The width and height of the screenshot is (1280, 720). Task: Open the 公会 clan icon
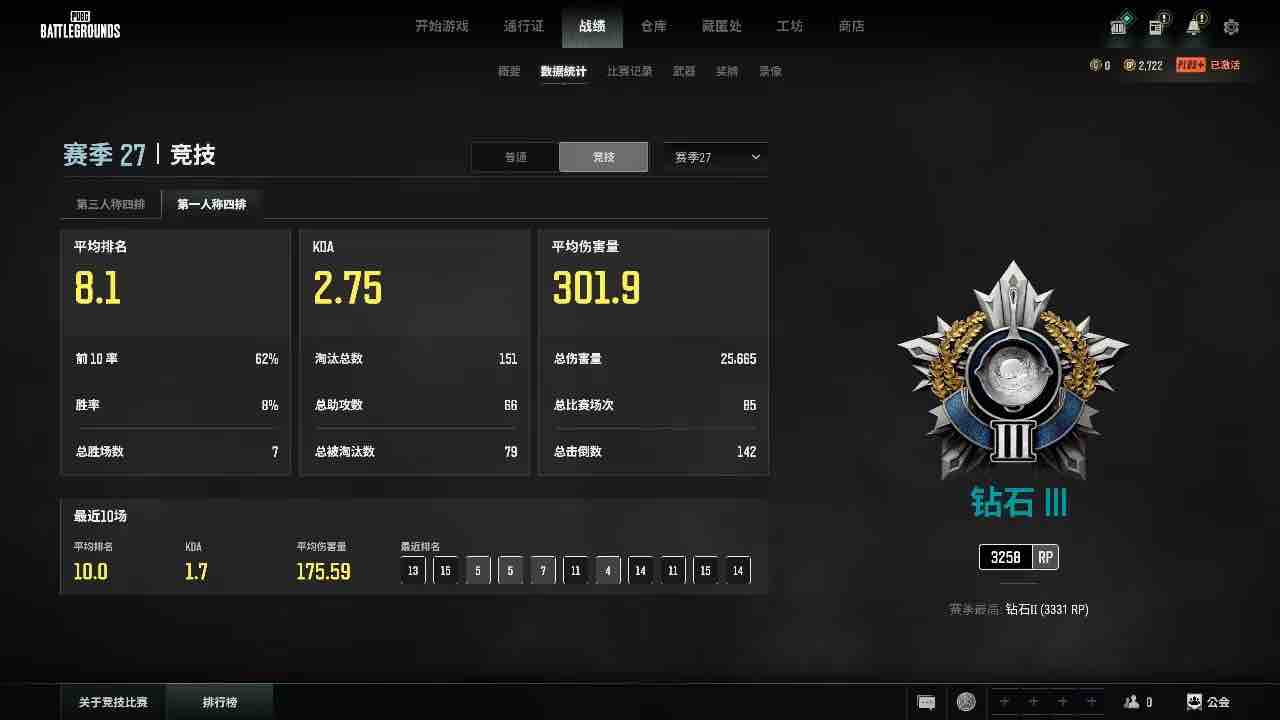pos(1206,701)
